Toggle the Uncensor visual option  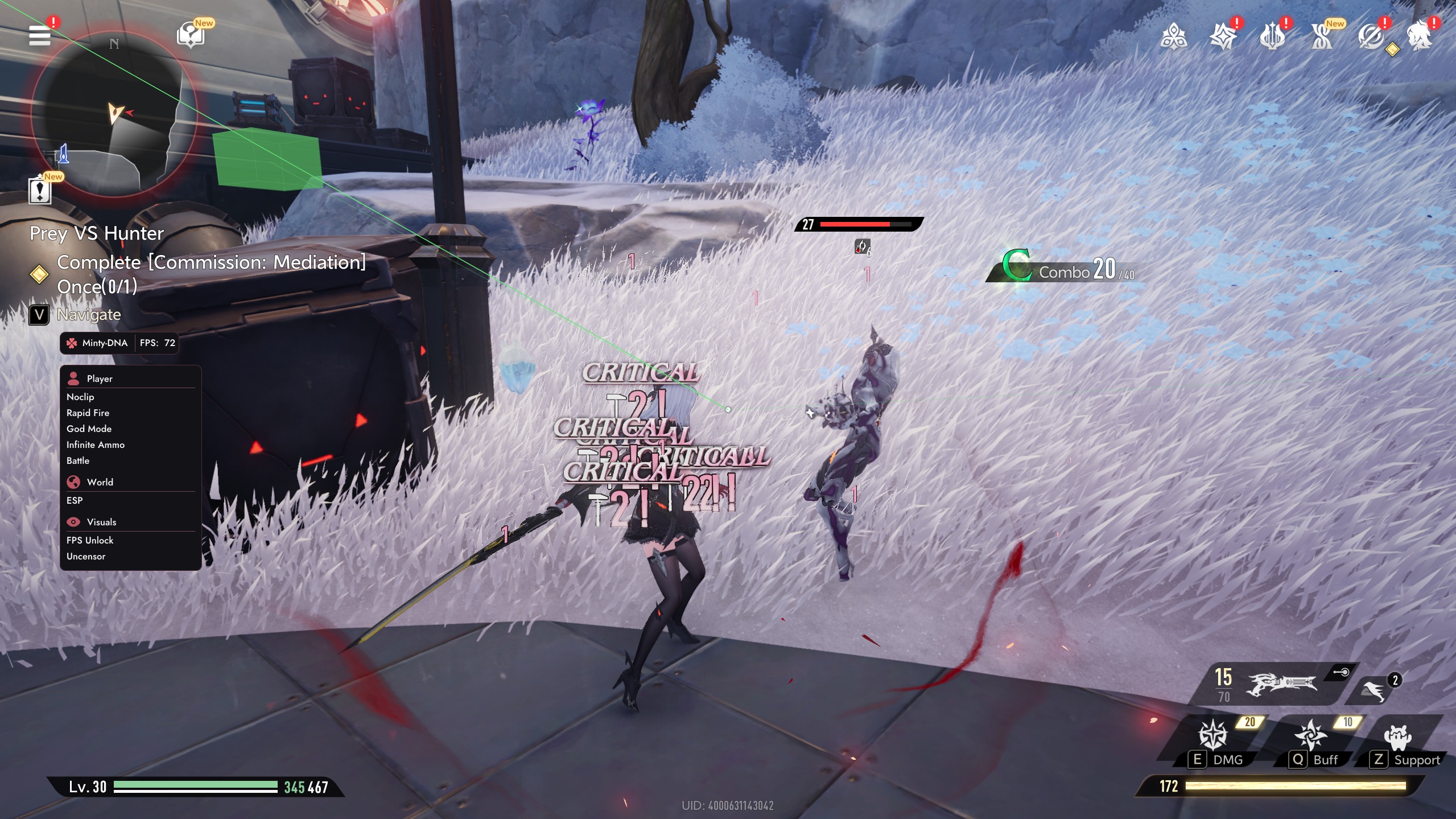click(x=86, y=556)
